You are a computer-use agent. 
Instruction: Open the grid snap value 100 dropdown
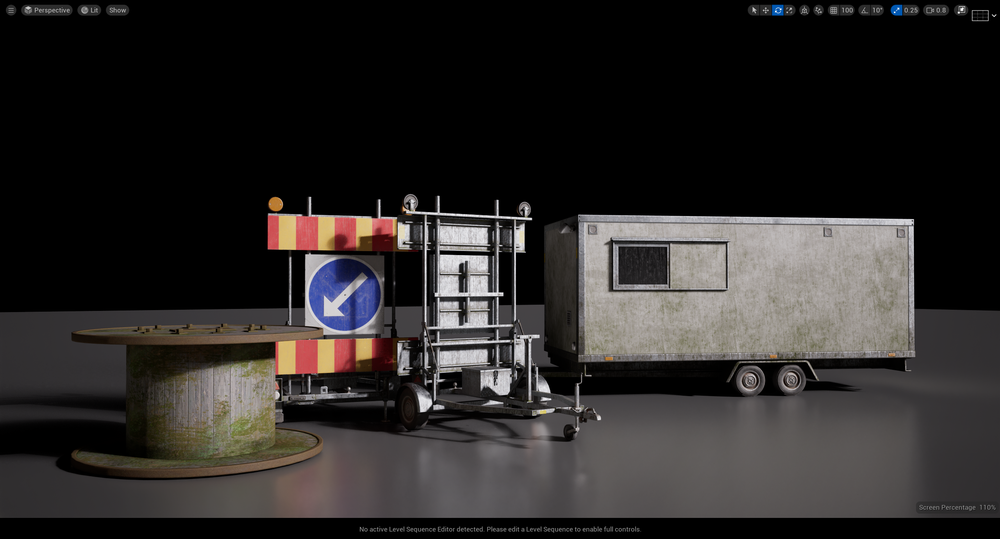(x=847, y=10)
